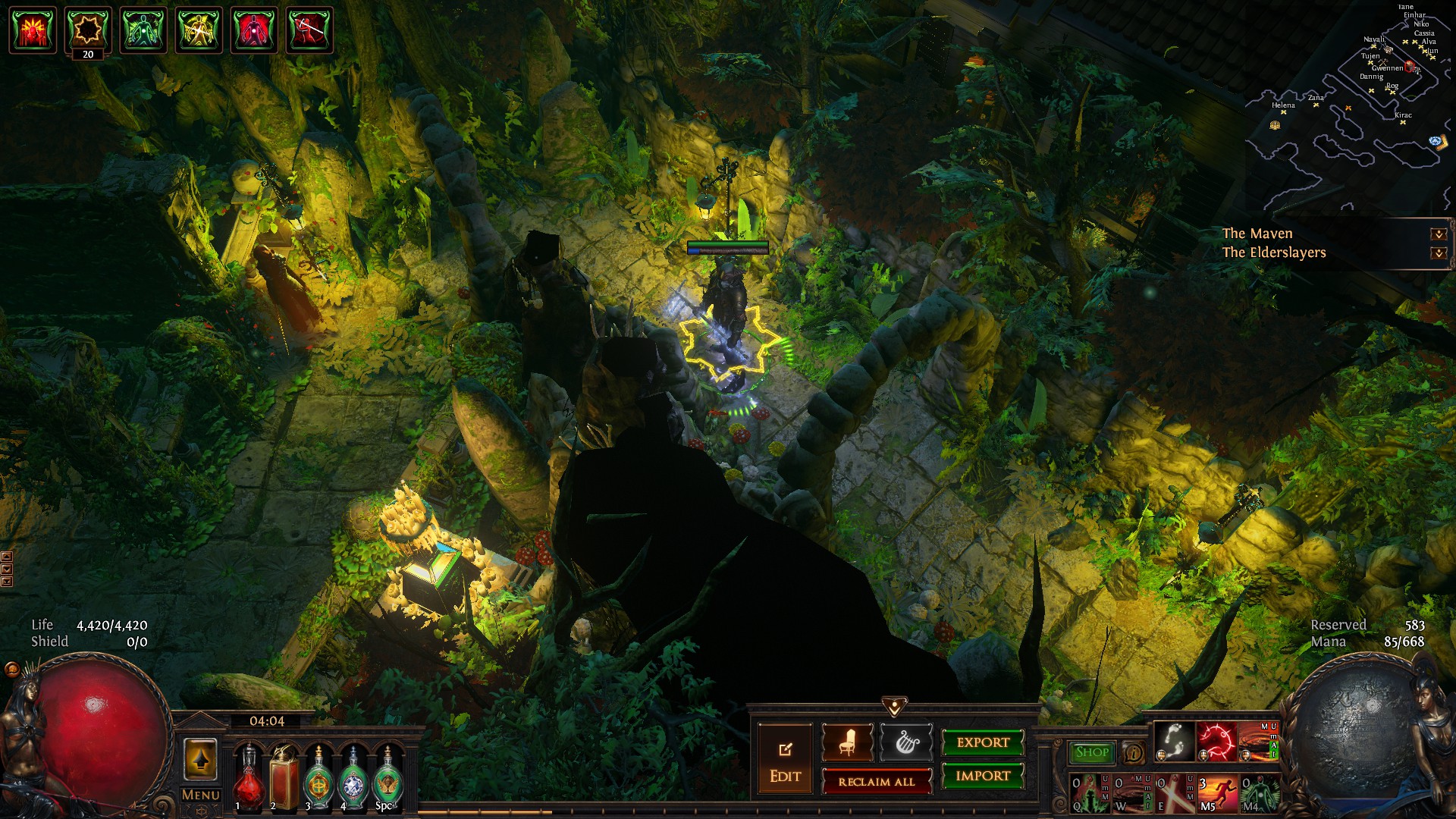
Task: Click the Reclaim All button
Action: (x=876, y=781)
